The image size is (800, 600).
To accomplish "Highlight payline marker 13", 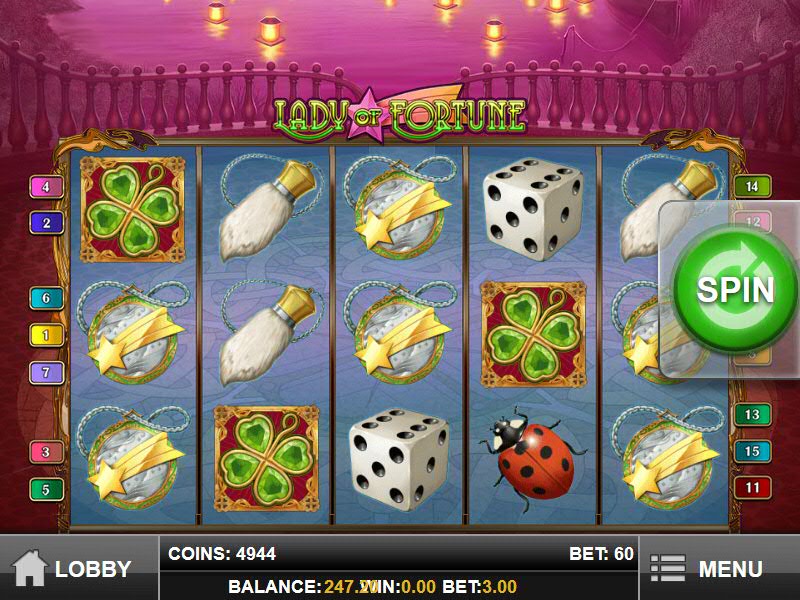I will [x=752, y=414].
